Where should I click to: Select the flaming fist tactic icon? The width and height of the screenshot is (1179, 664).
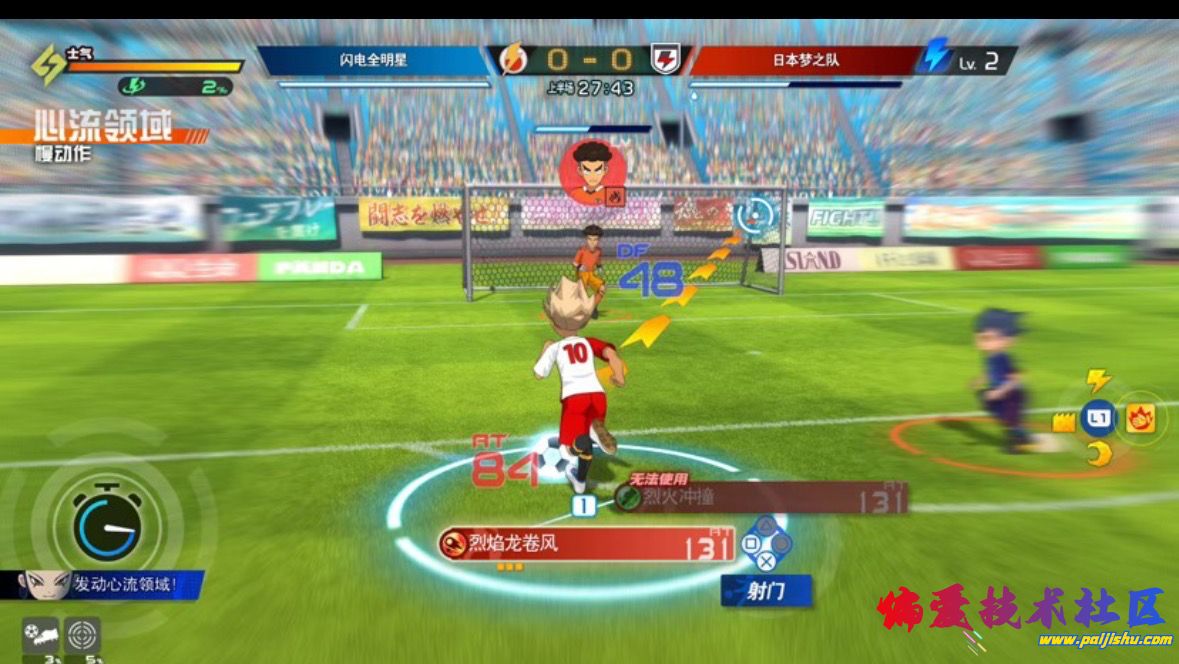1140,418
